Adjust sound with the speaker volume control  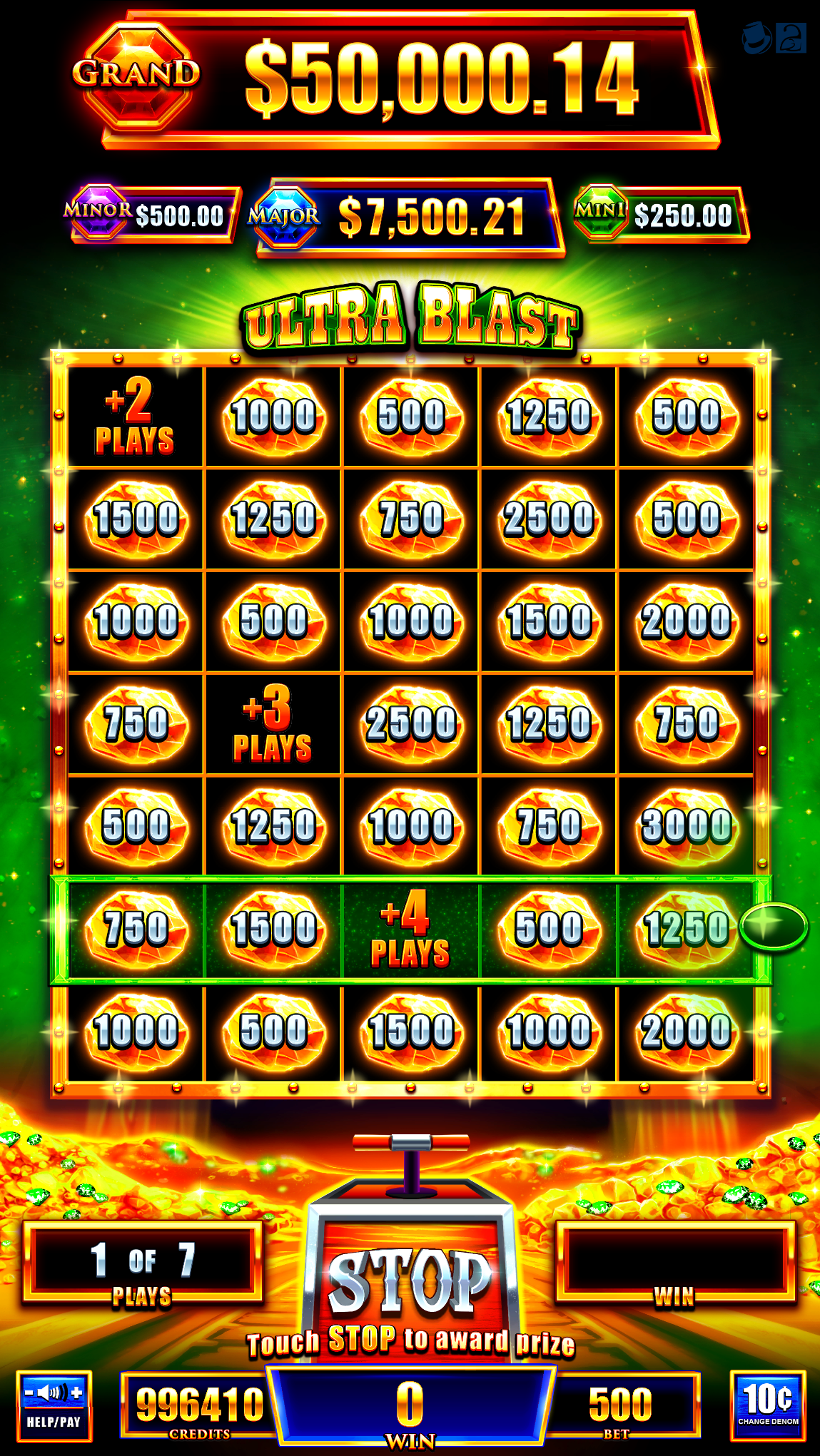(54, 1392)
